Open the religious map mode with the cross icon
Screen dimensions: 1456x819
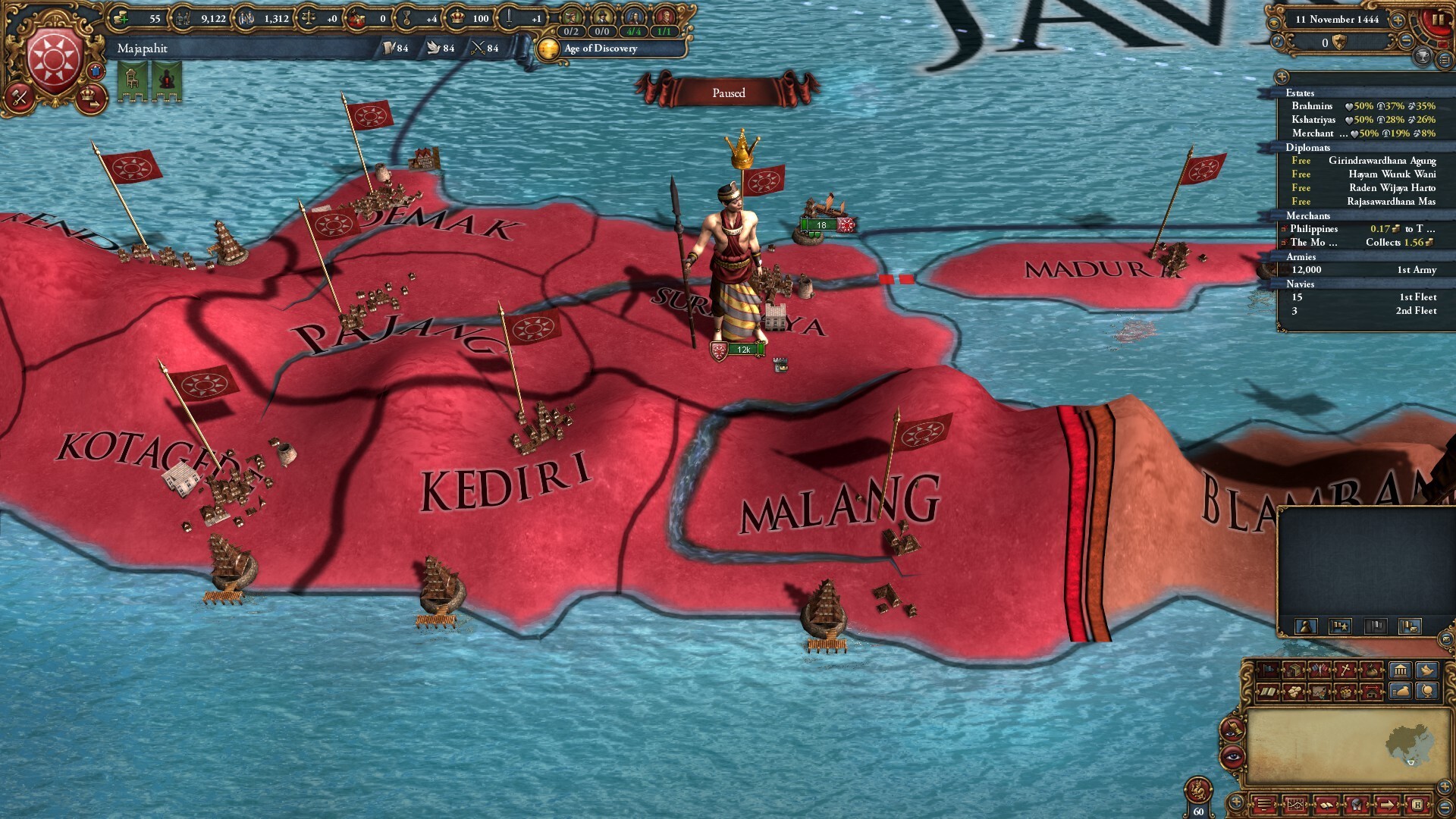(1345, 670)
